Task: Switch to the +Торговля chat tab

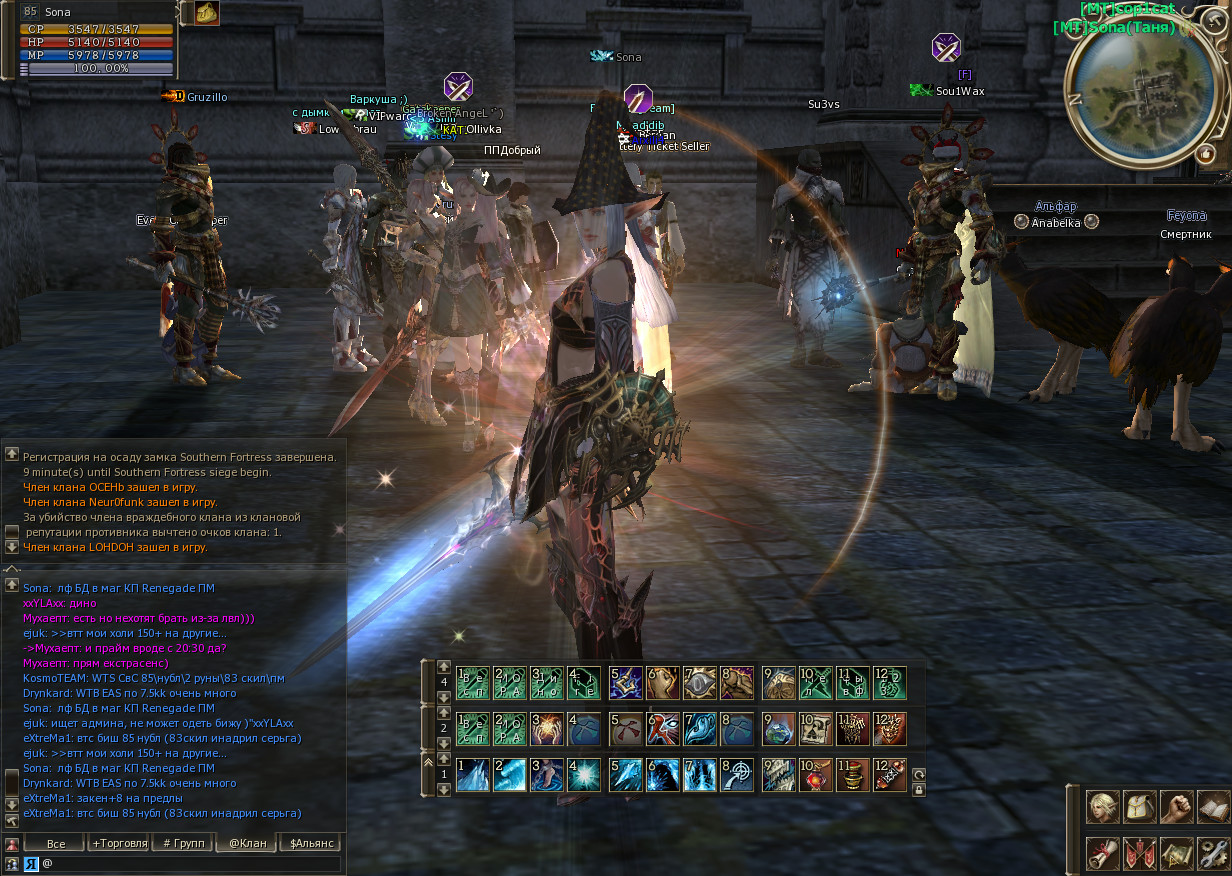Action: coord(119,843)
